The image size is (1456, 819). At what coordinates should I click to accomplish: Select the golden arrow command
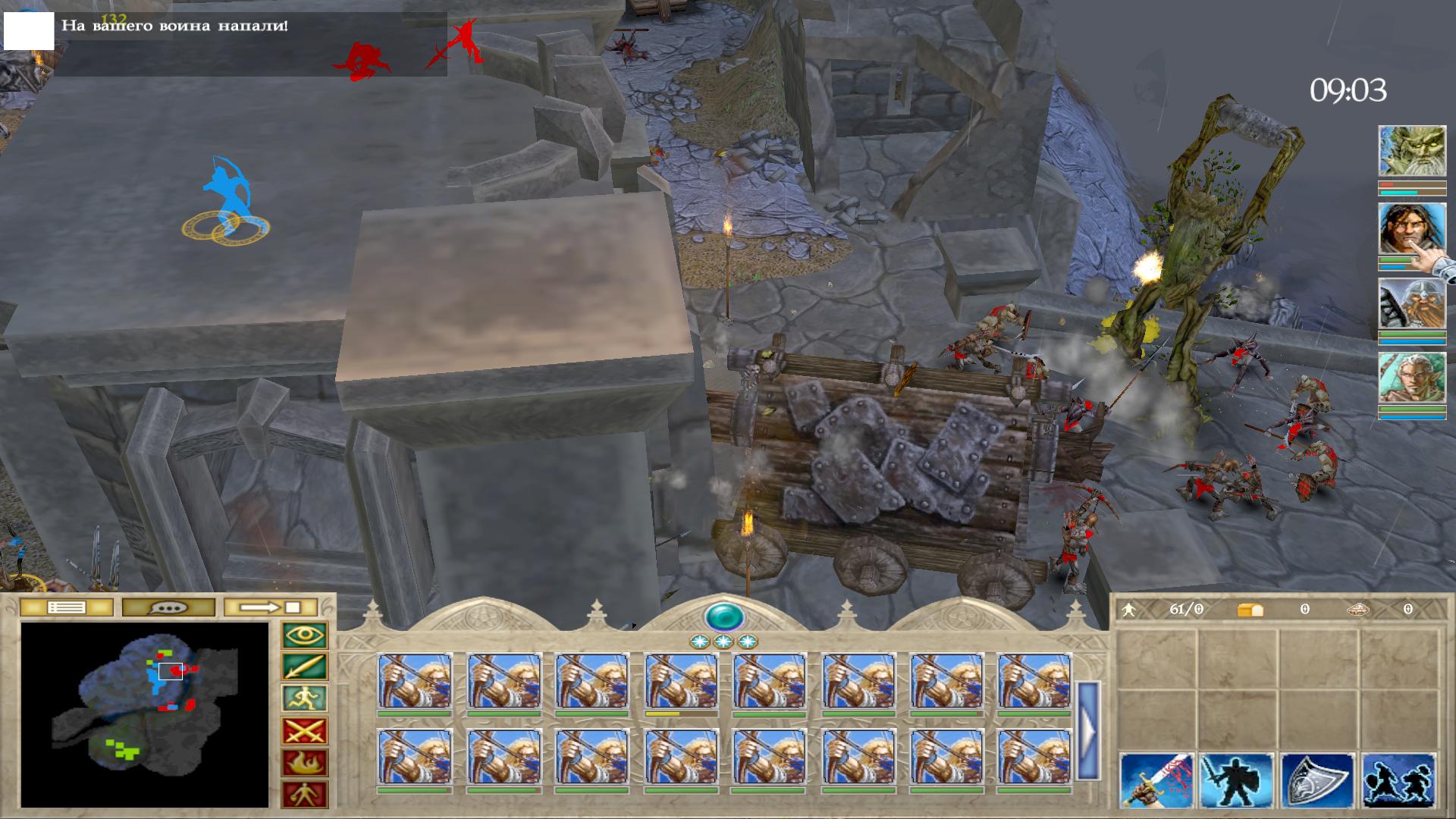pyautogui.click(x=304, y=667)
